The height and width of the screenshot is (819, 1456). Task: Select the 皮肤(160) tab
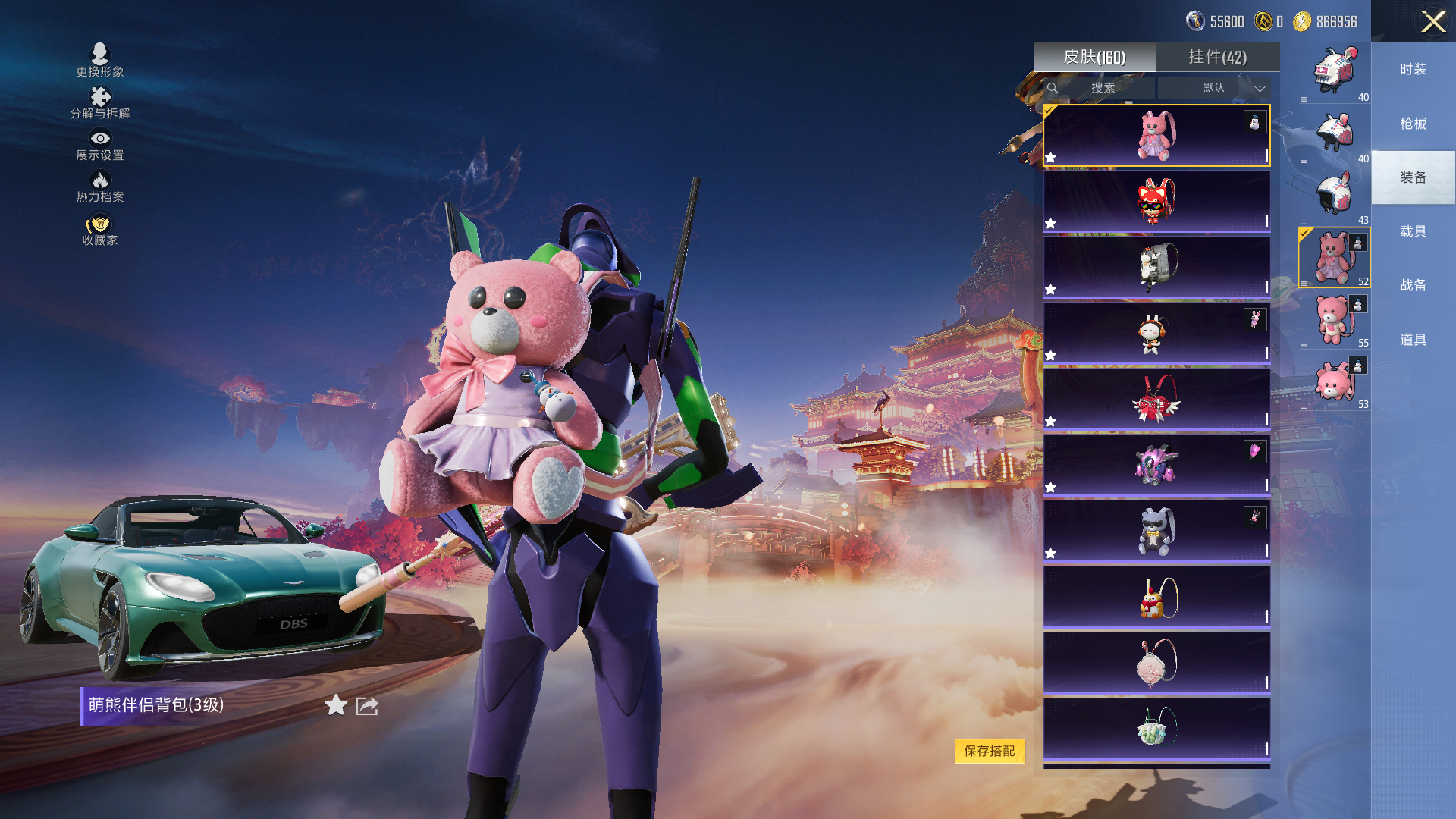[x=1094, y=57]
